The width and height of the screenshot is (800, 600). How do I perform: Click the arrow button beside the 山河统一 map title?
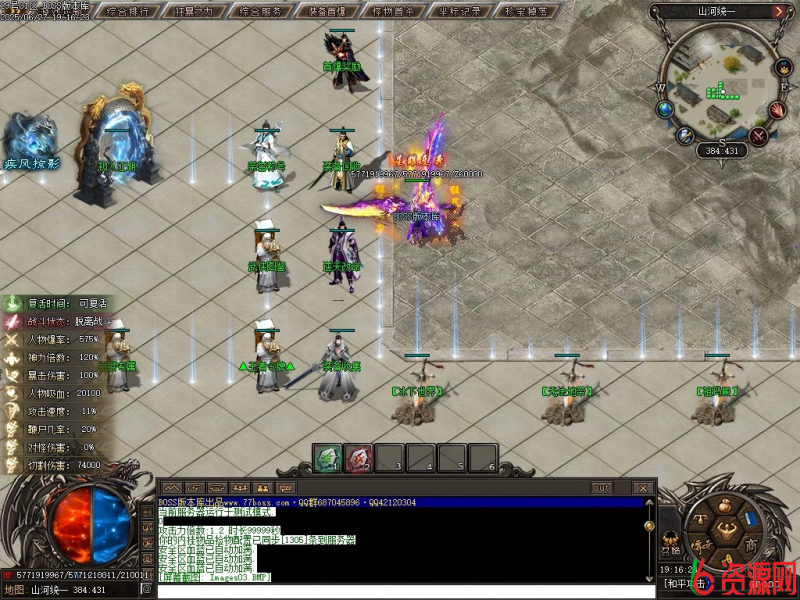click(x=778, y=12)
